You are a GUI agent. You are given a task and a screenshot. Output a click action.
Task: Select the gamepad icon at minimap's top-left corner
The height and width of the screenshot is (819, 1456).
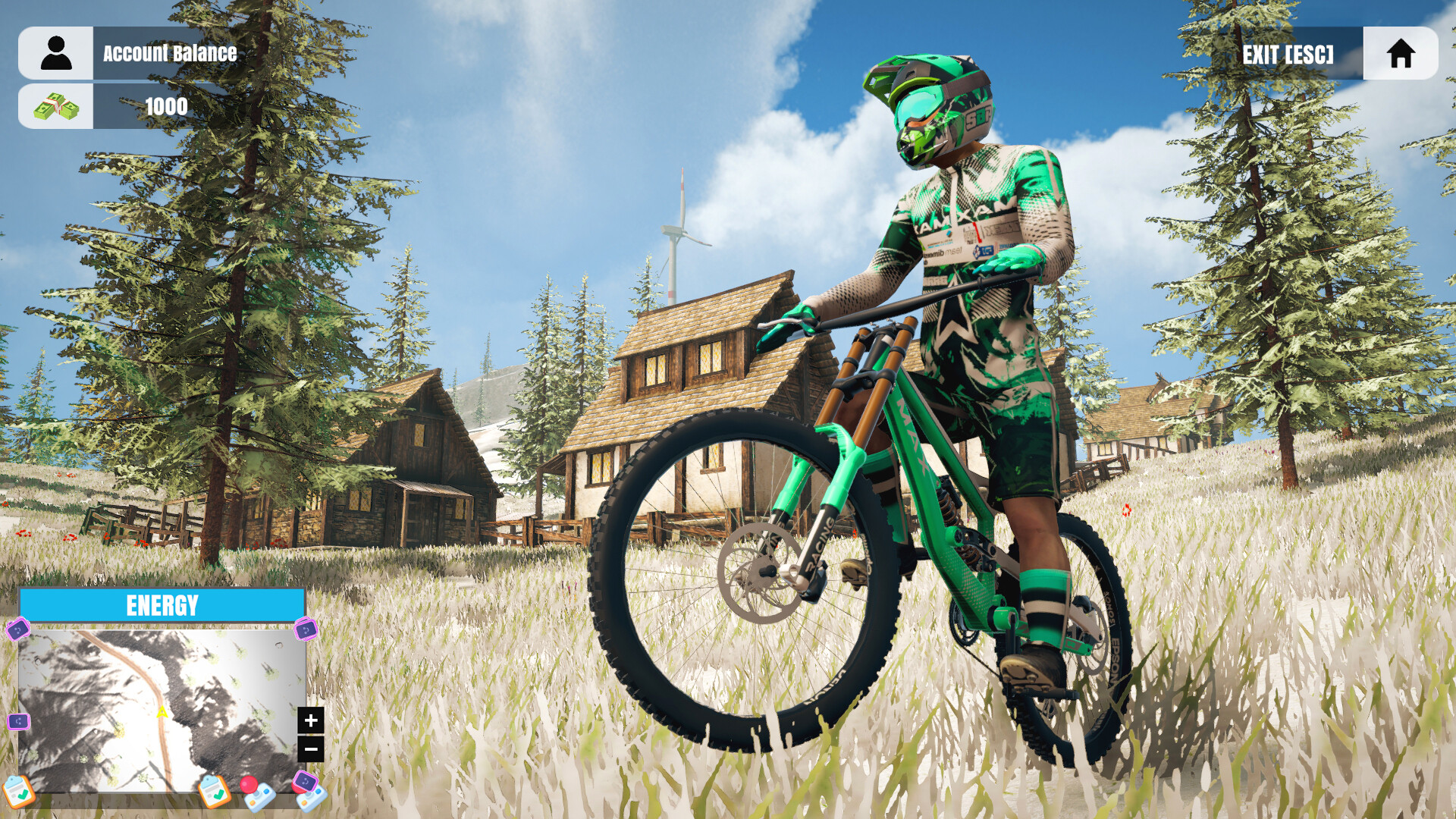pyautogui.click(x=18, y=629)
